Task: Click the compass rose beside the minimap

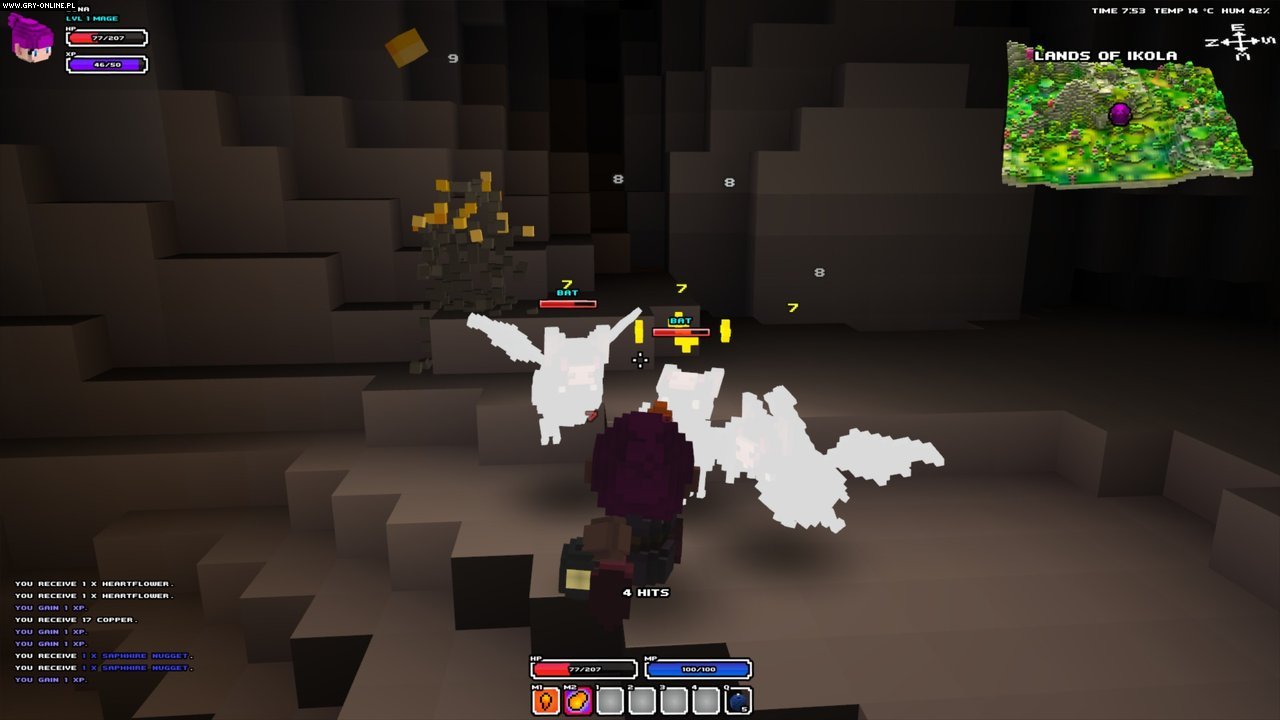Action: 1240,42
